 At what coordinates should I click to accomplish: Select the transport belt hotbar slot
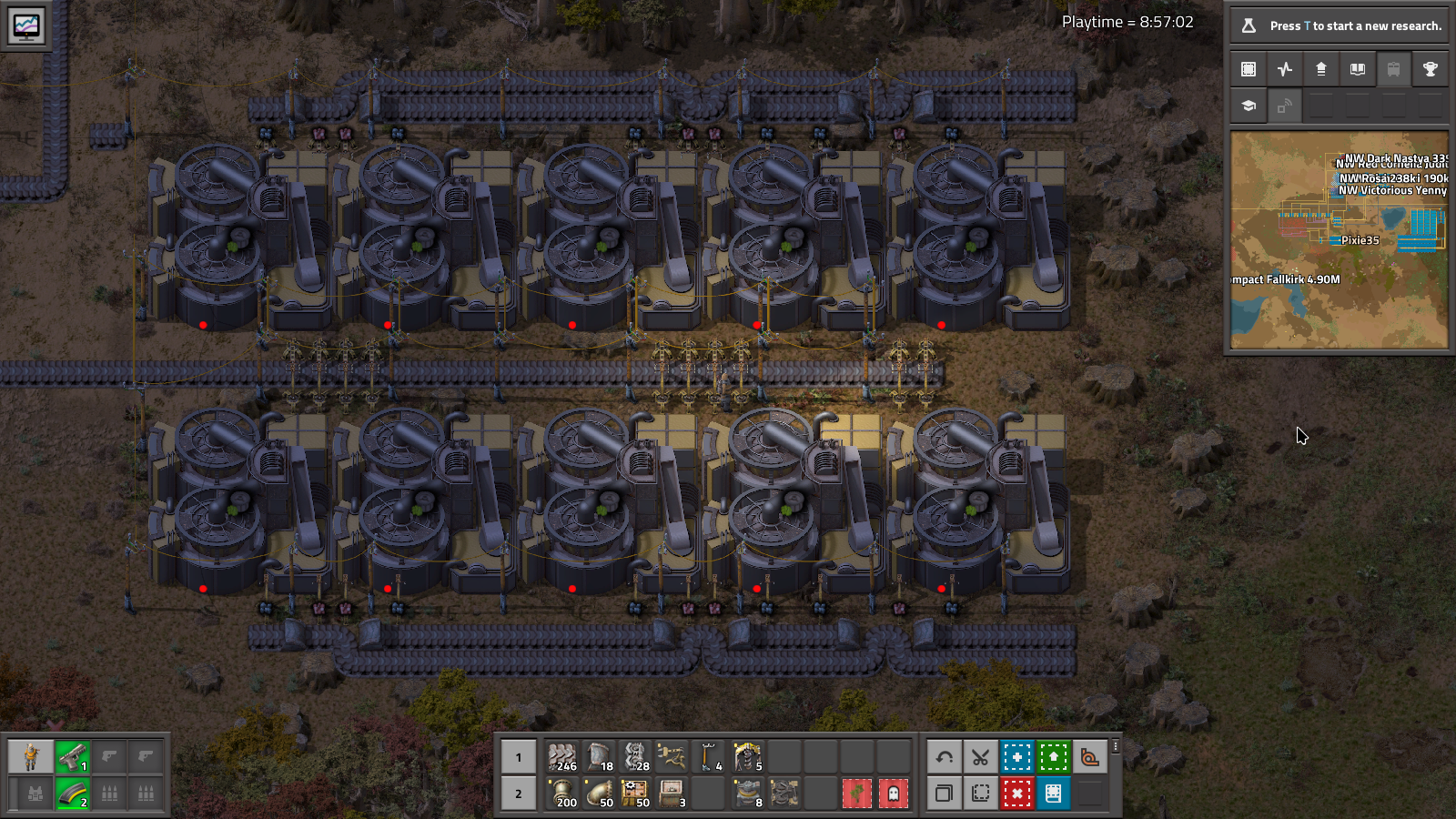point(562,756)
